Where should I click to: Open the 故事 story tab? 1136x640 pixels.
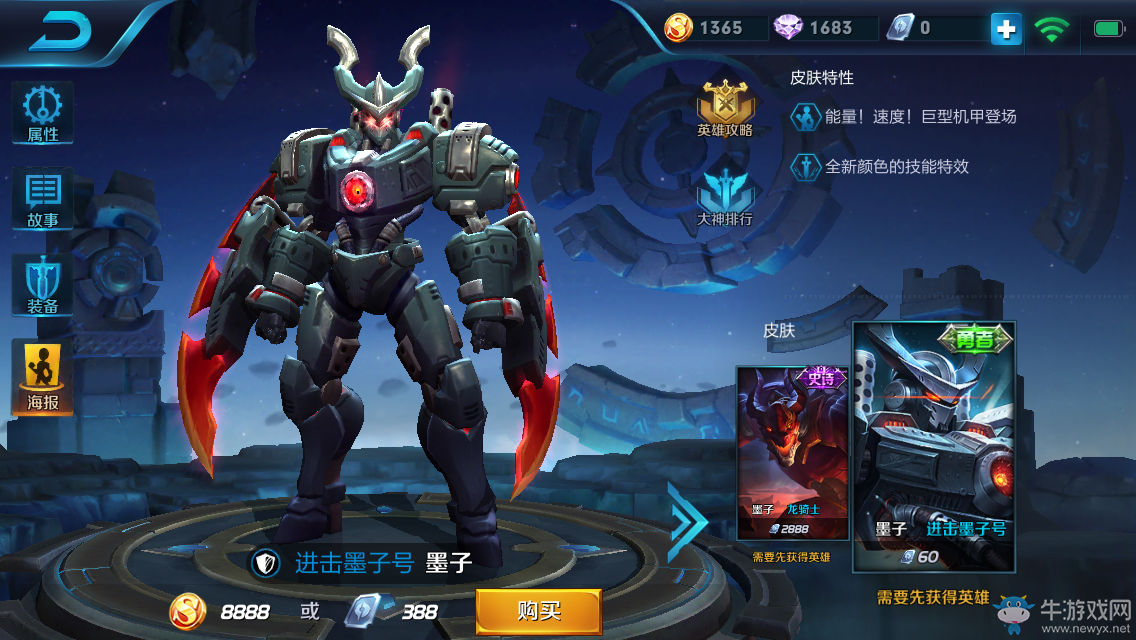[43, 199]
